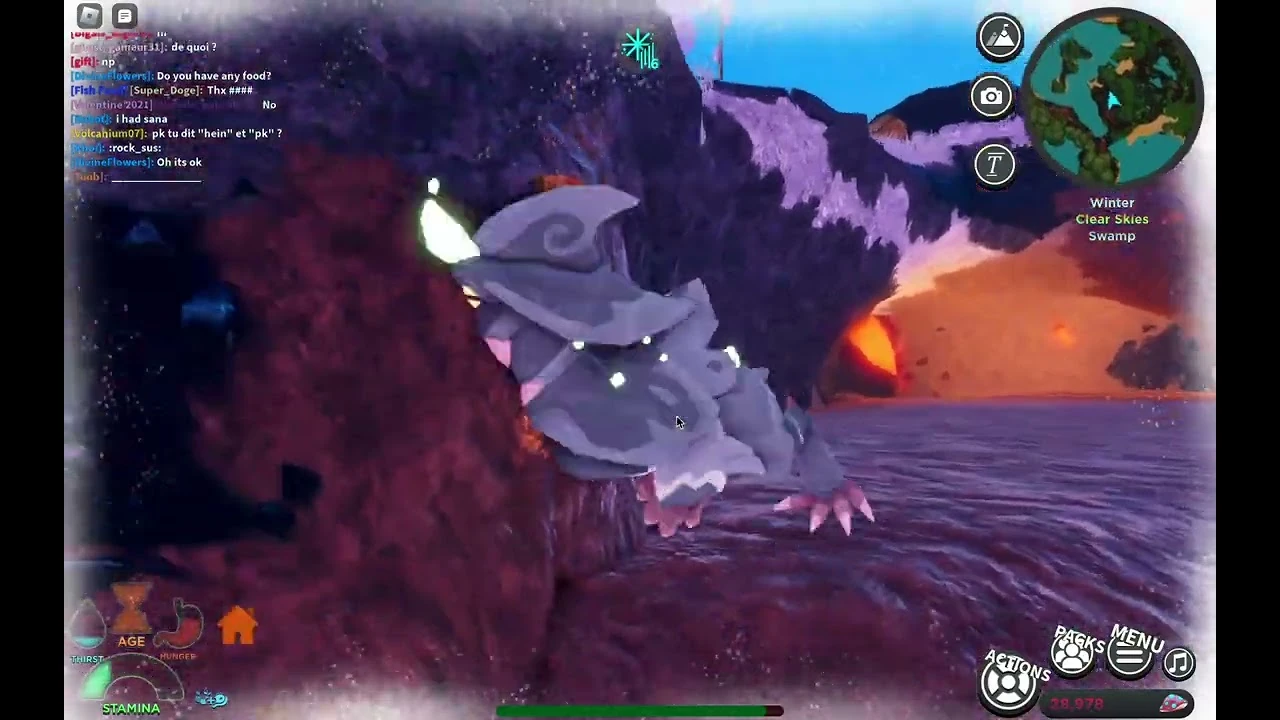The image size is (1280, 720).
Task: Toggle the chat window visibility
Action: [124, 15]
